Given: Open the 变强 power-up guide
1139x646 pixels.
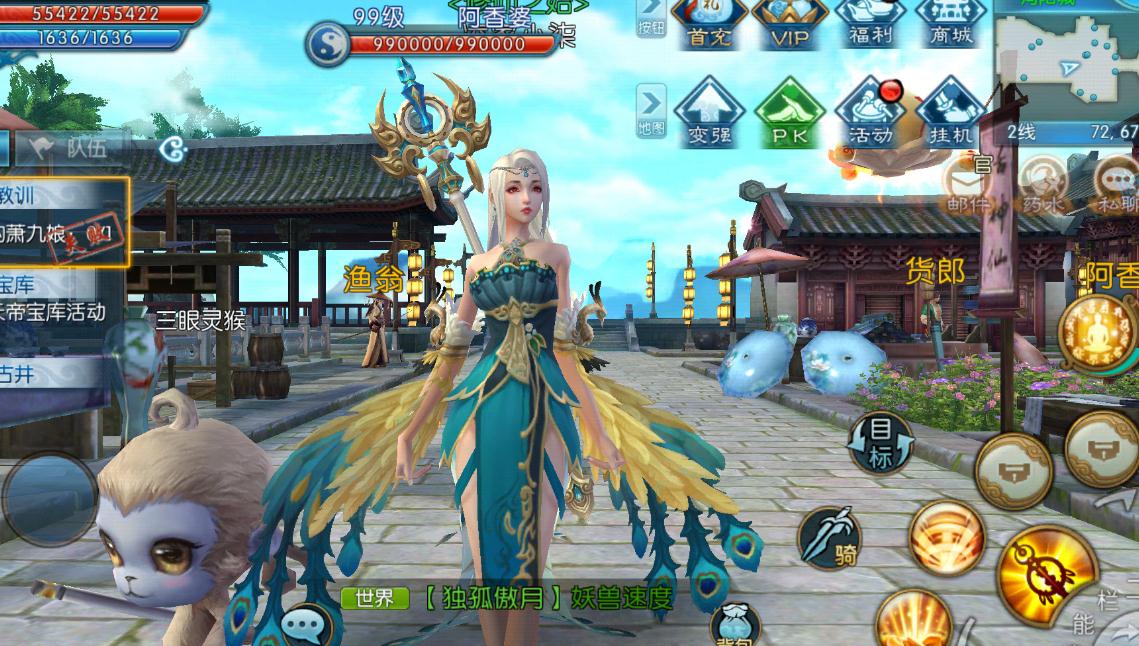Looking at the screenshot, I should tap(708, 112).
